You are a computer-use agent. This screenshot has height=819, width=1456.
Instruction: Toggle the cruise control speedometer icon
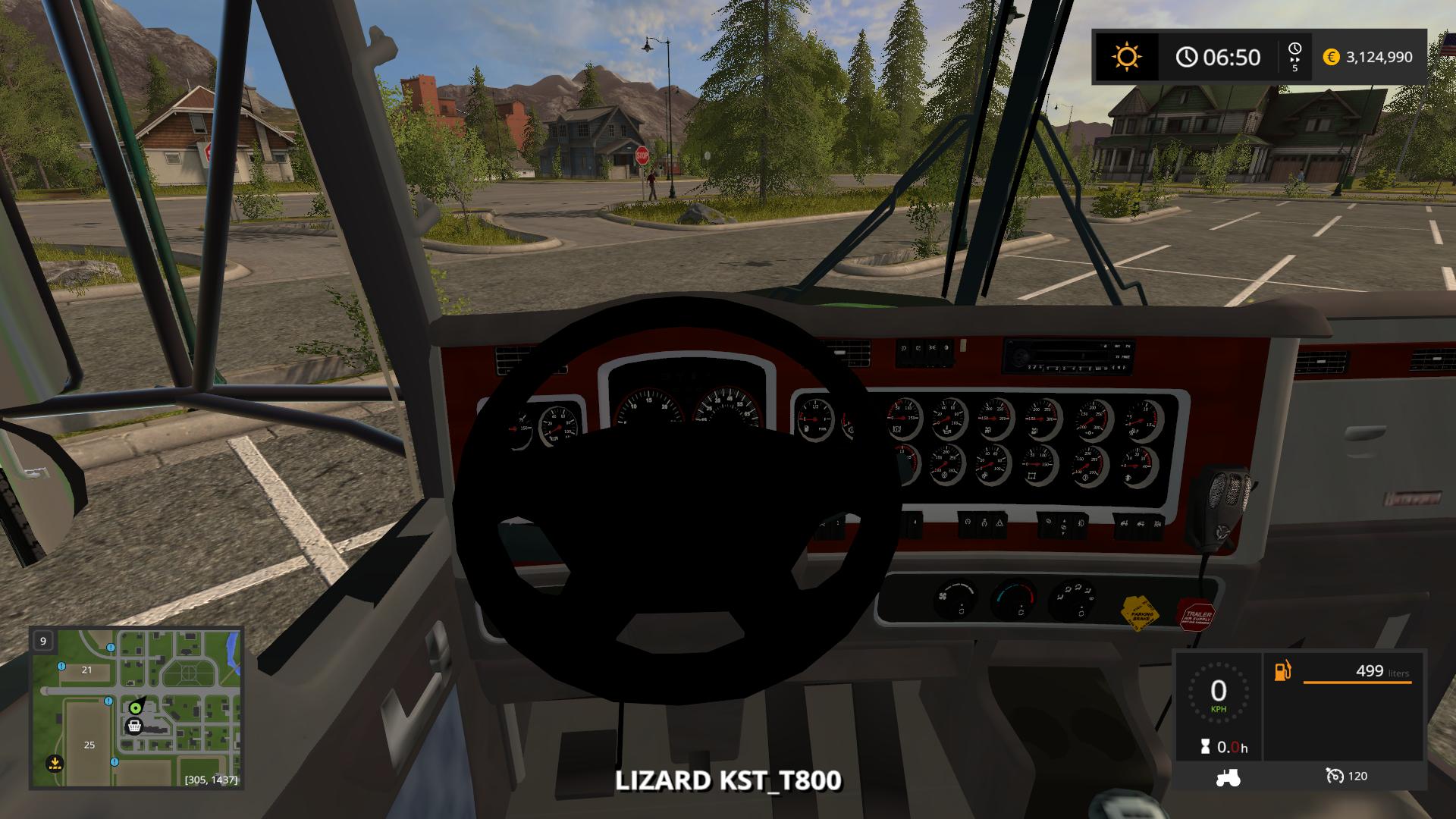(1335, 776)
